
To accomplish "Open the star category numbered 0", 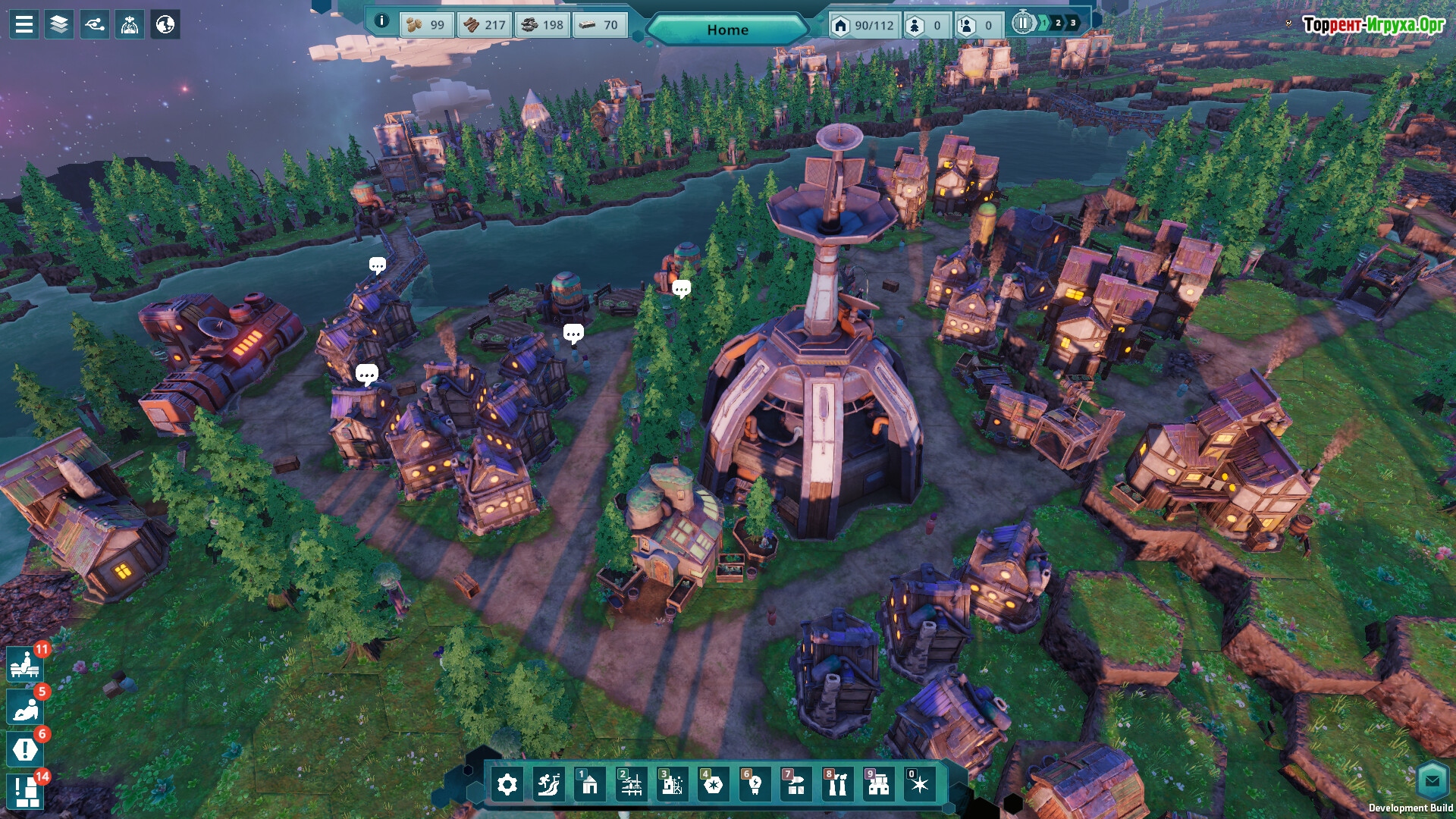I will pyautogui.click(x=919, y=785).
